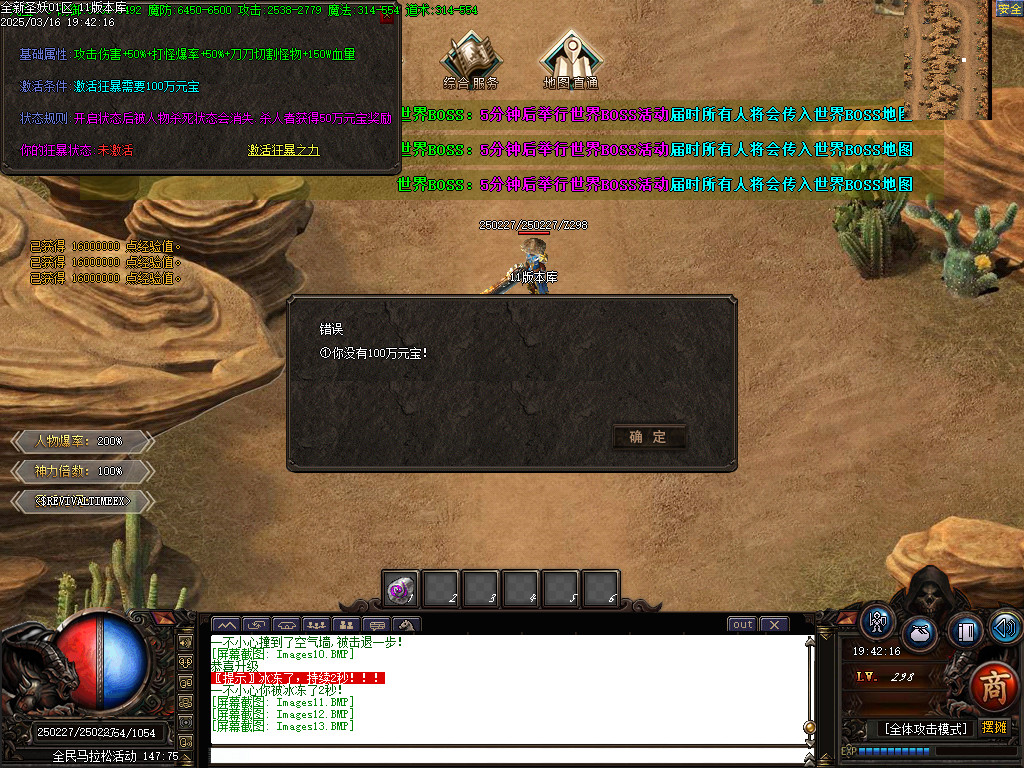
Task: Click the 神力倍数 100% label
Action: click(80, 470)
